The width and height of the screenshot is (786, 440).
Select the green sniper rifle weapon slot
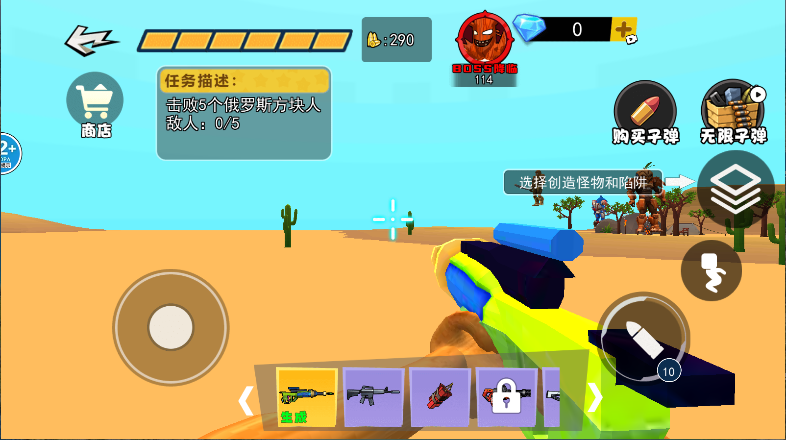306,397
